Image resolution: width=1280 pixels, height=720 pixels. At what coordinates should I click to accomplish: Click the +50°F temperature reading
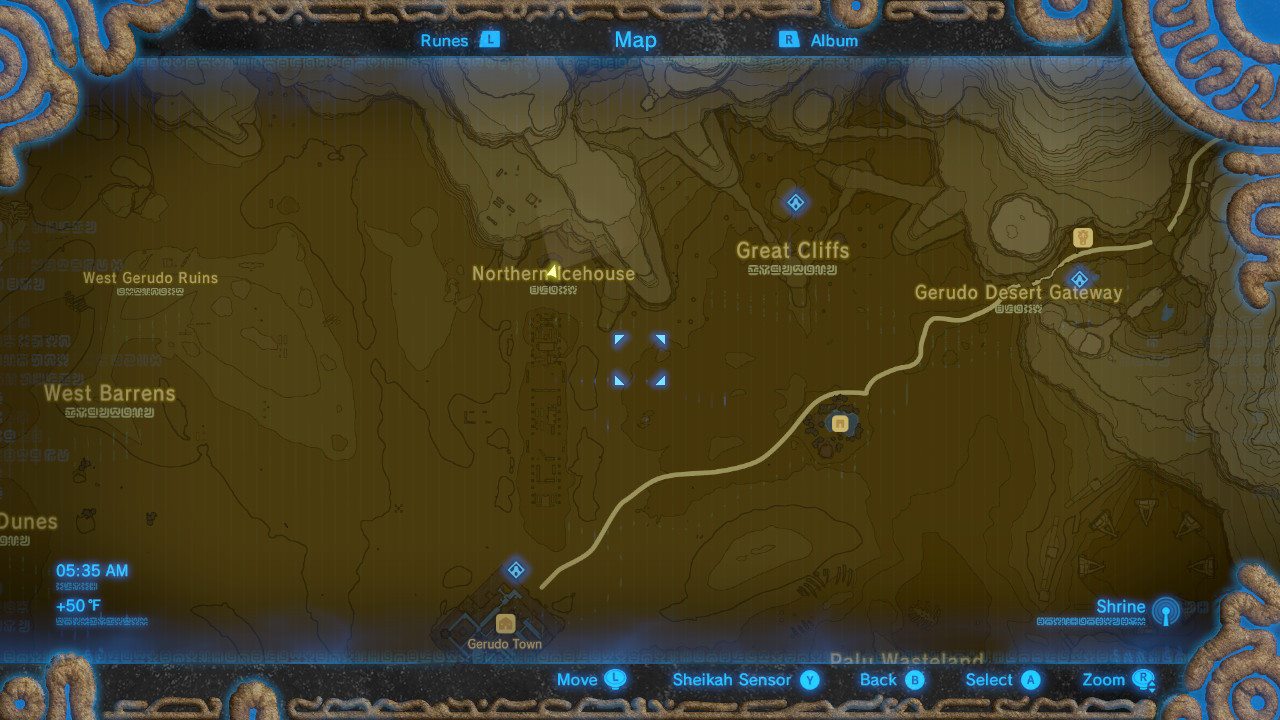click(78, 604)
